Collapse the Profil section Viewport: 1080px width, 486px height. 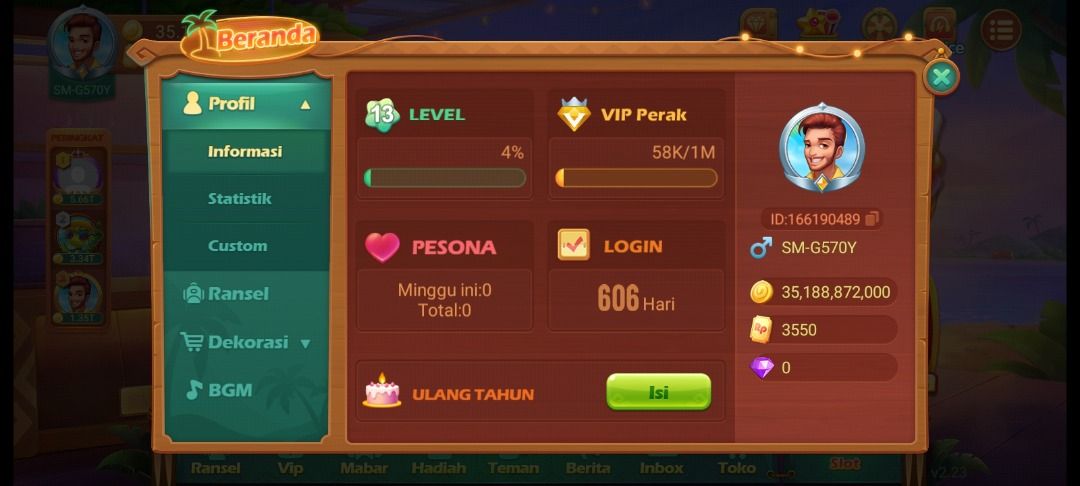[x=305, y=104]
